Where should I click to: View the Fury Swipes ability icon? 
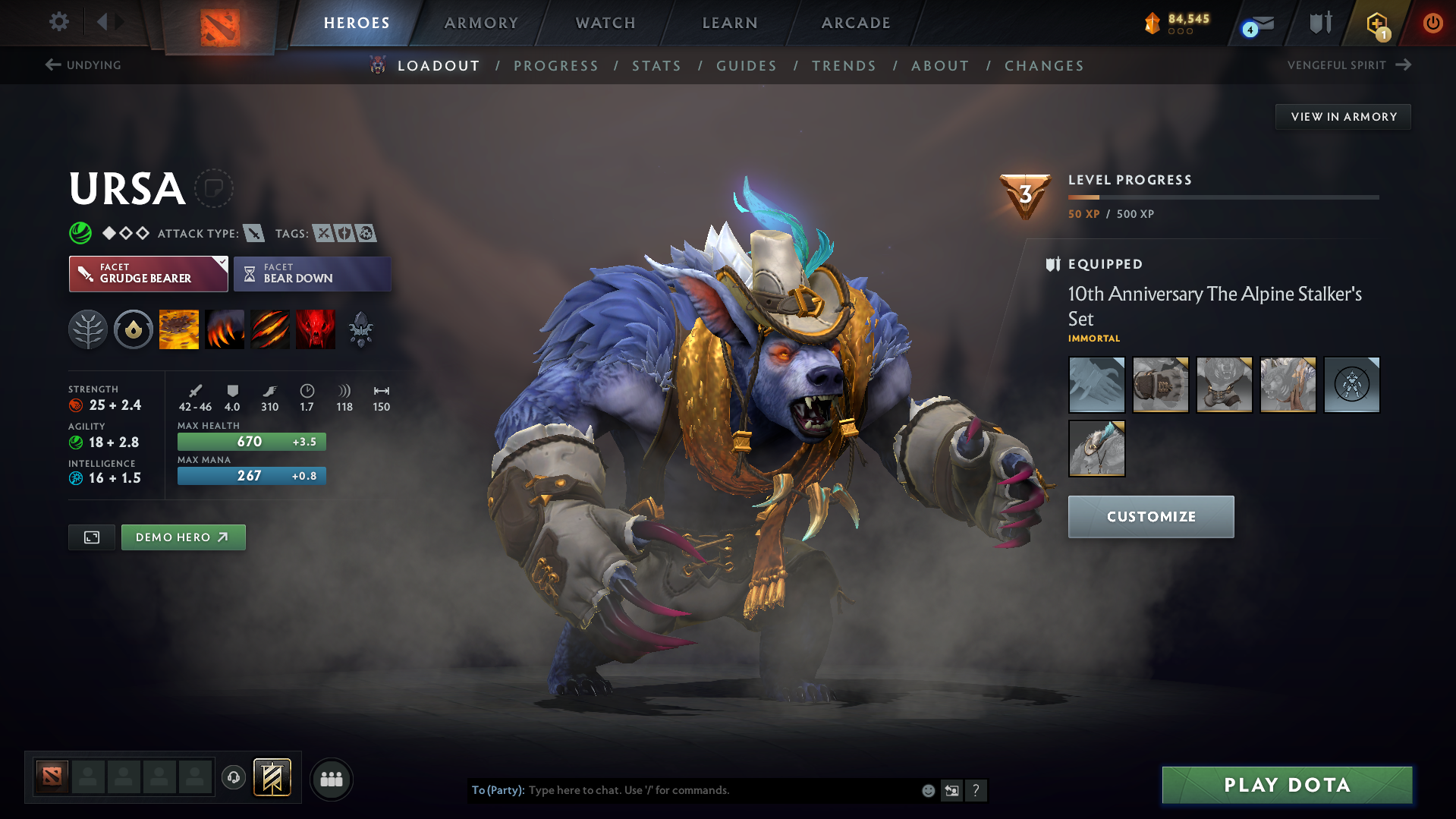[269, 329]
